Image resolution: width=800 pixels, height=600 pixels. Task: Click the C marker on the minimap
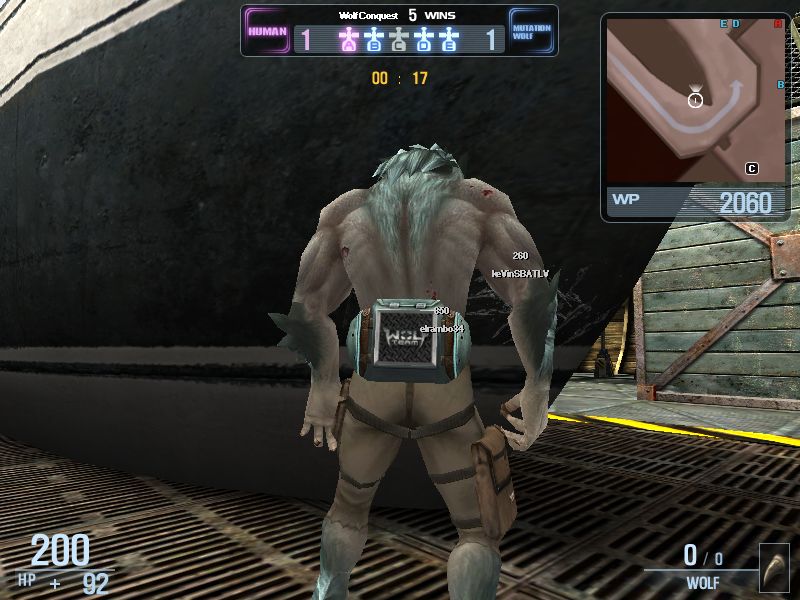(751, 168)
